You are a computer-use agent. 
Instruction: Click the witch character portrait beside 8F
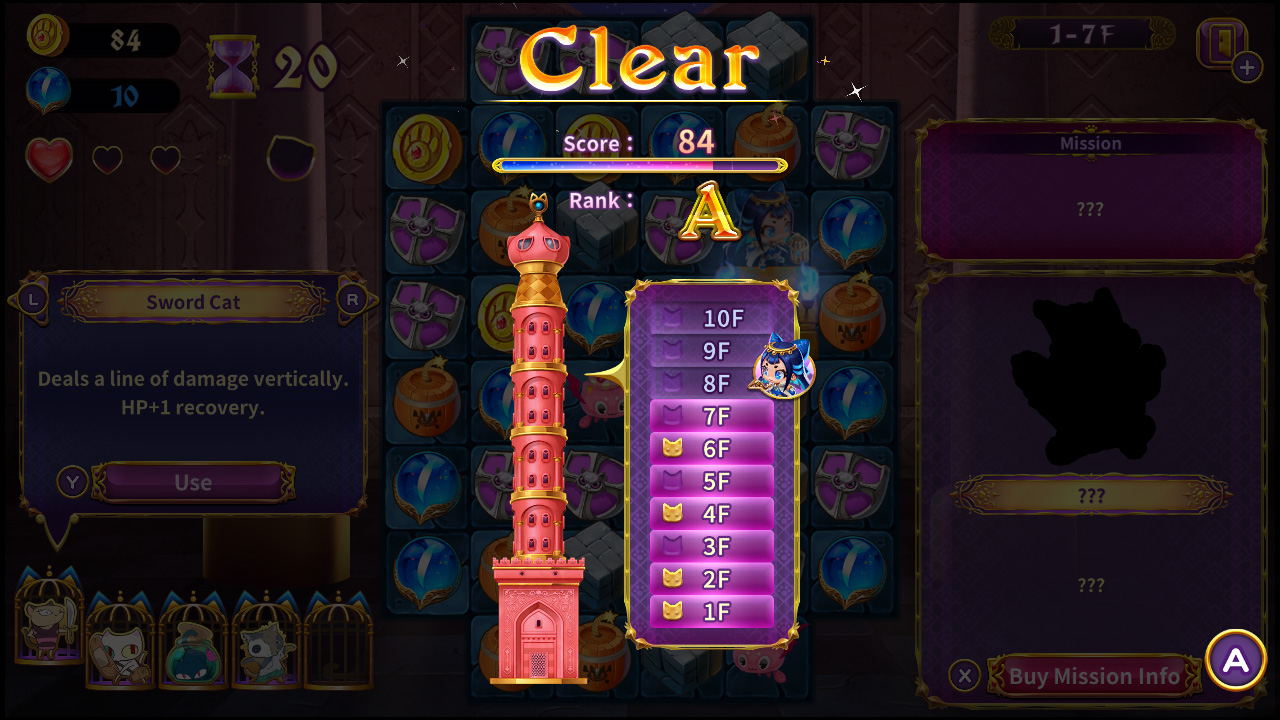(782, 370)
